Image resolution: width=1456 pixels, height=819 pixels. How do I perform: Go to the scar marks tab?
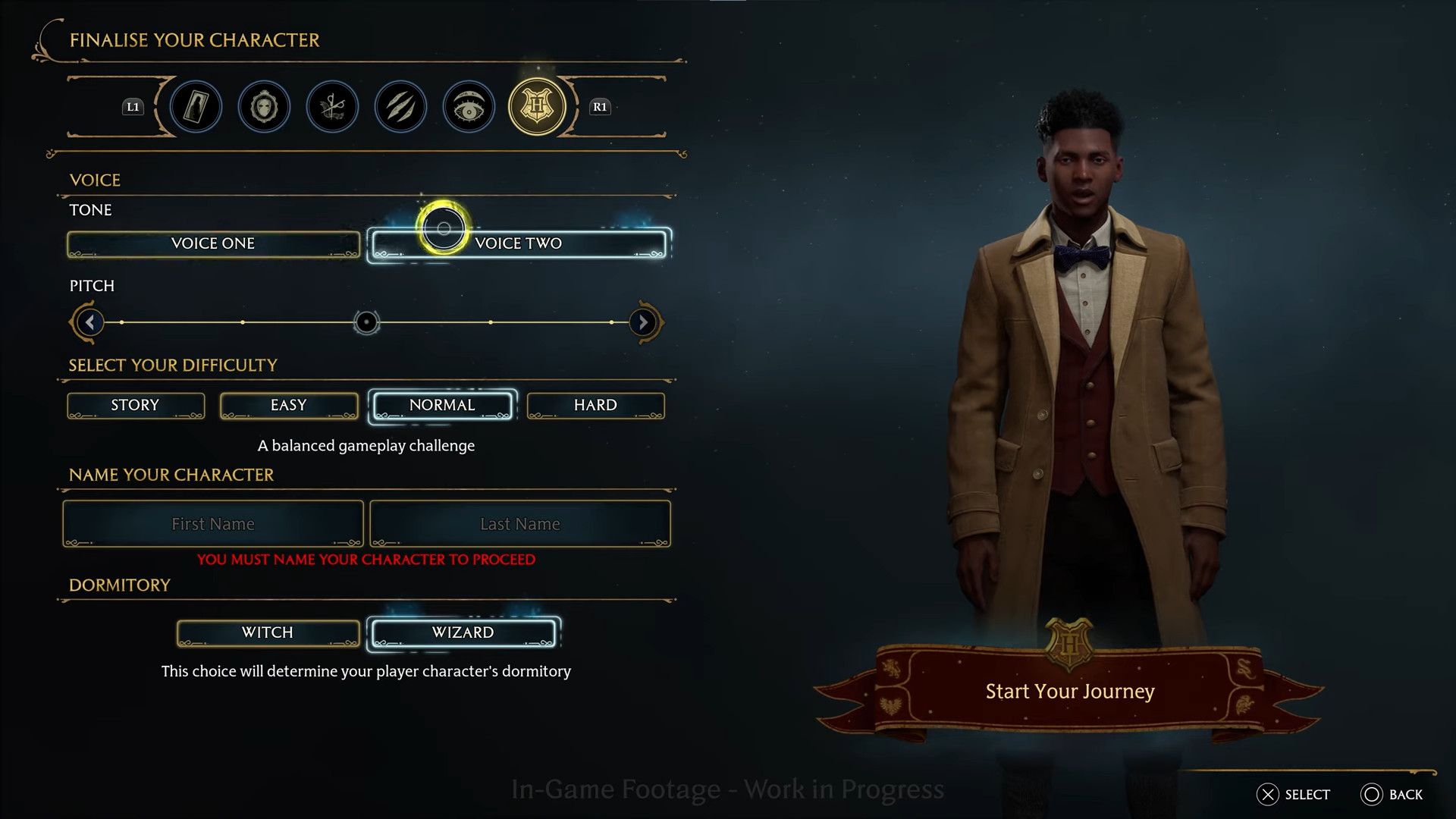coord(400,107)
